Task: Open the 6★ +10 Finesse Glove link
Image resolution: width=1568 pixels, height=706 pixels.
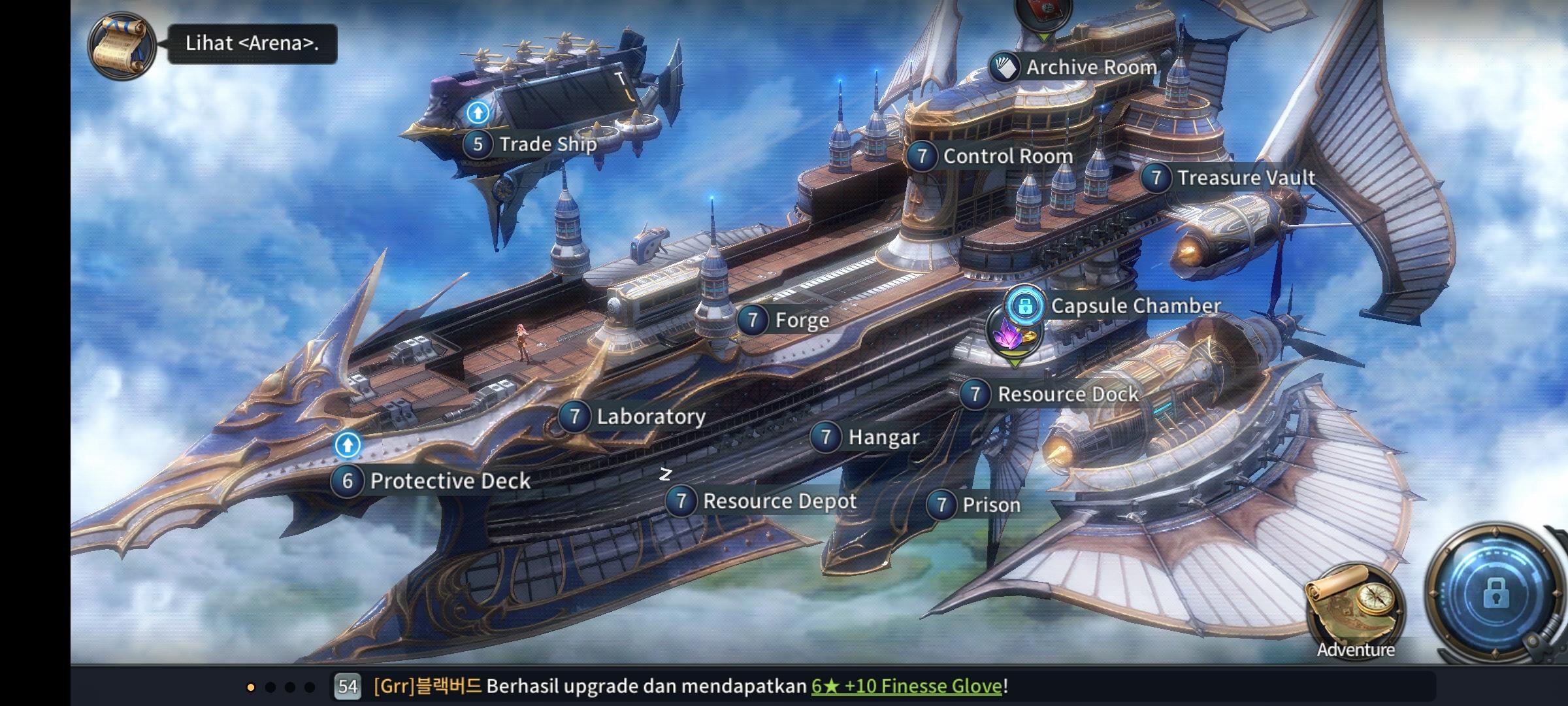Action: (x=906, y=686)
